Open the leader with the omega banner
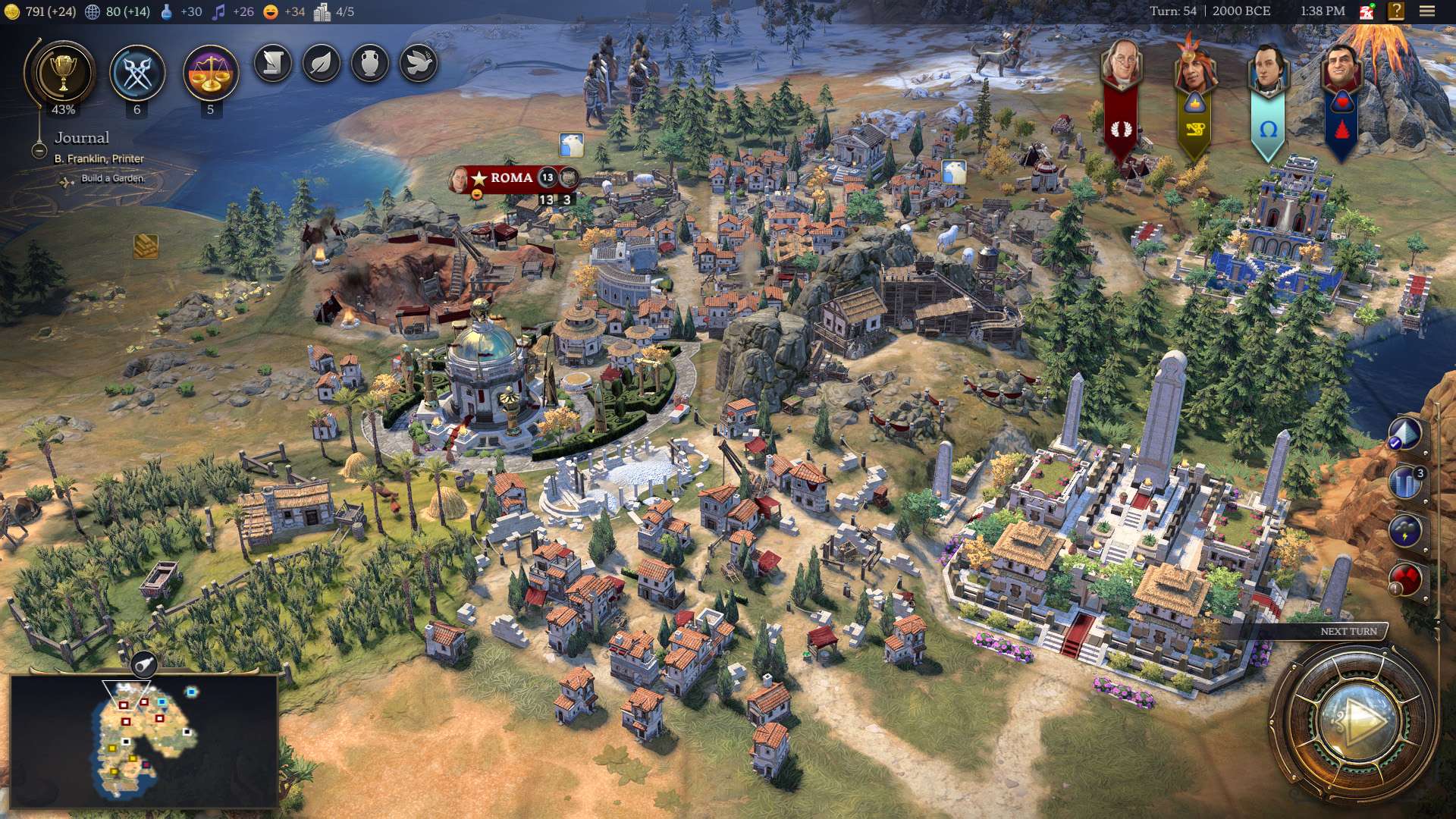 tap(1267, 68)
